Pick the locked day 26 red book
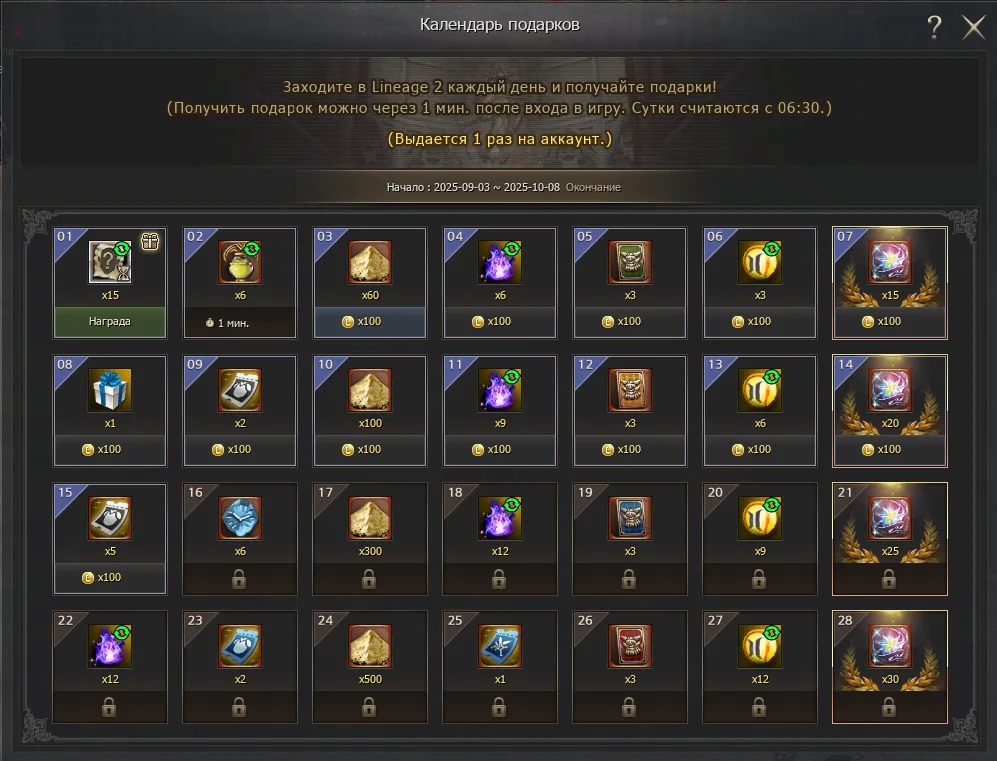This screenshot has height=761, width=997. tap(630, 646)
